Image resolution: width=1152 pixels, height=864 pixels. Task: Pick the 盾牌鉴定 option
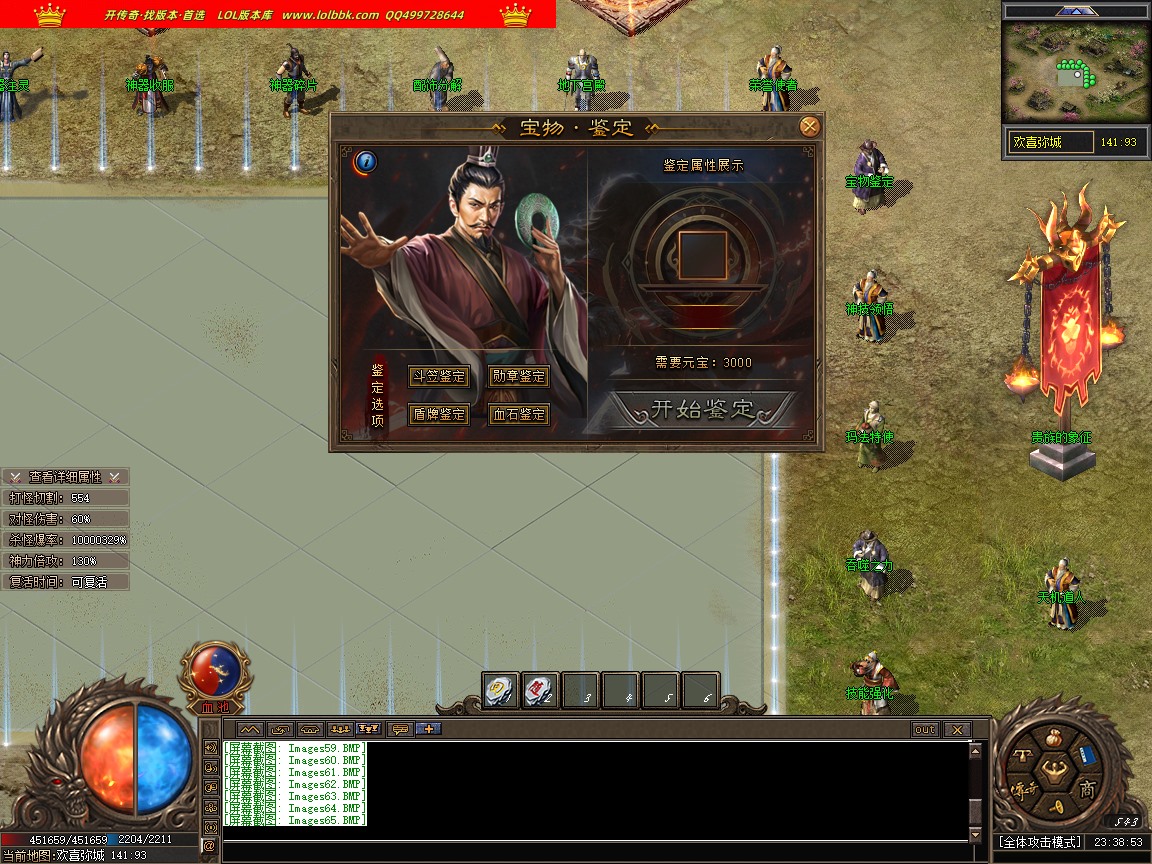[x=439, y=414]
